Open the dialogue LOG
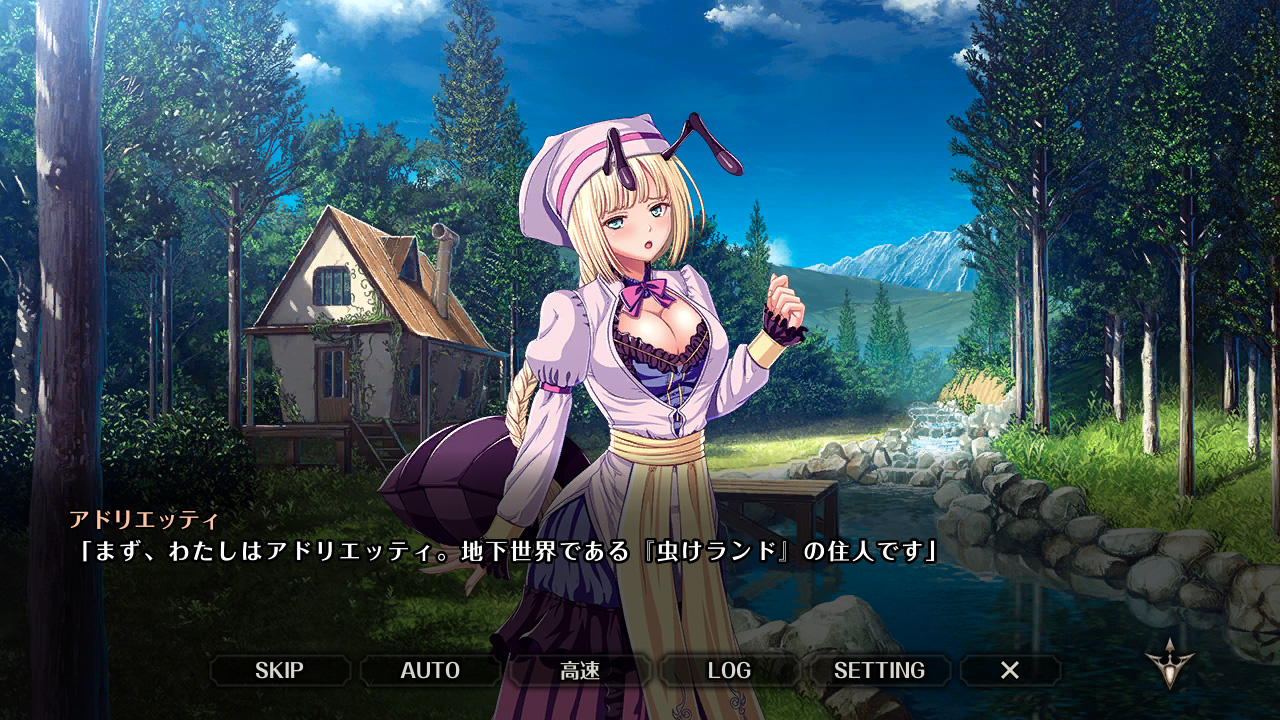 (729, 670)
